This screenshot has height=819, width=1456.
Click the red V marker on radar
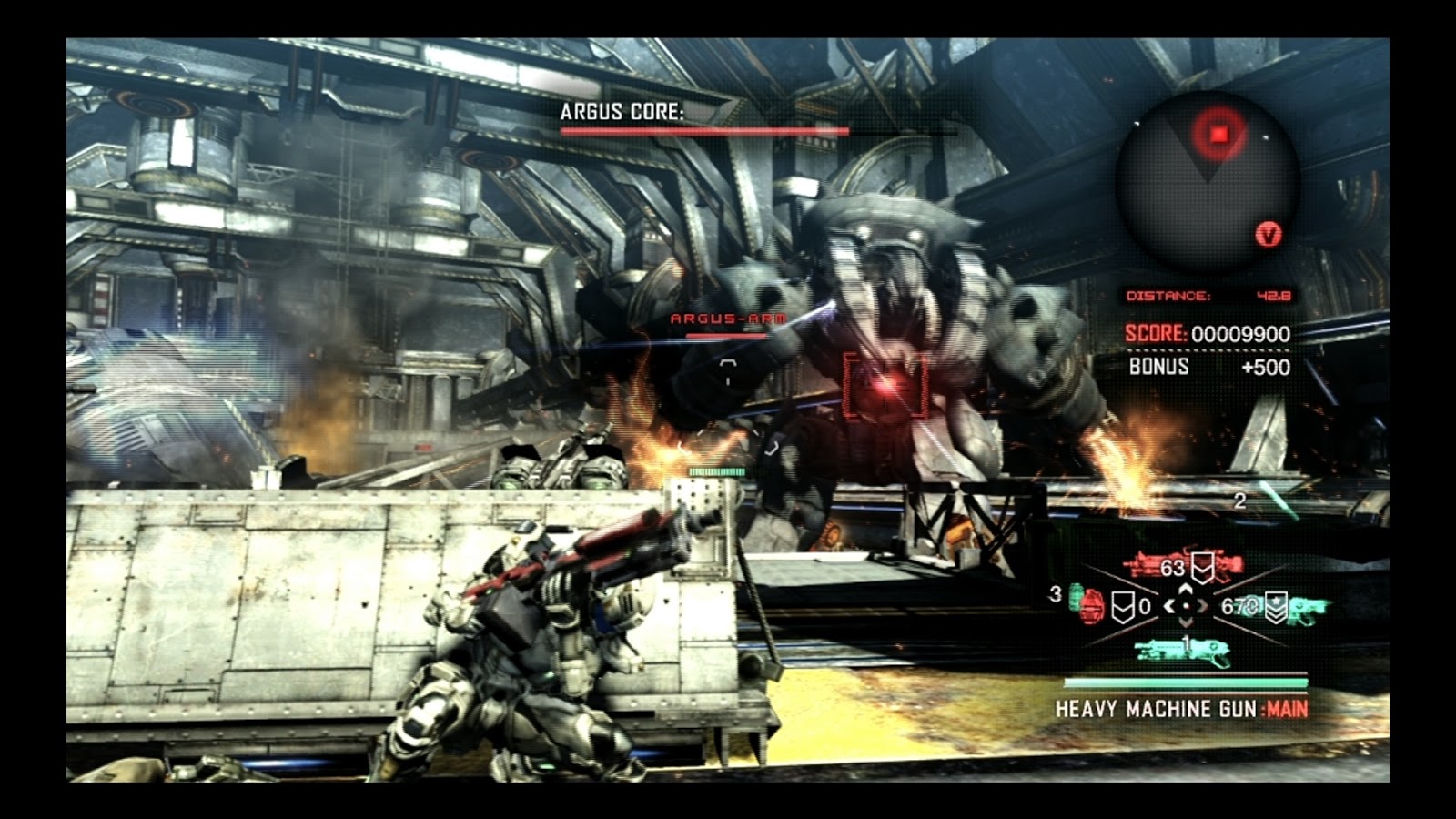click(1269, 235)
